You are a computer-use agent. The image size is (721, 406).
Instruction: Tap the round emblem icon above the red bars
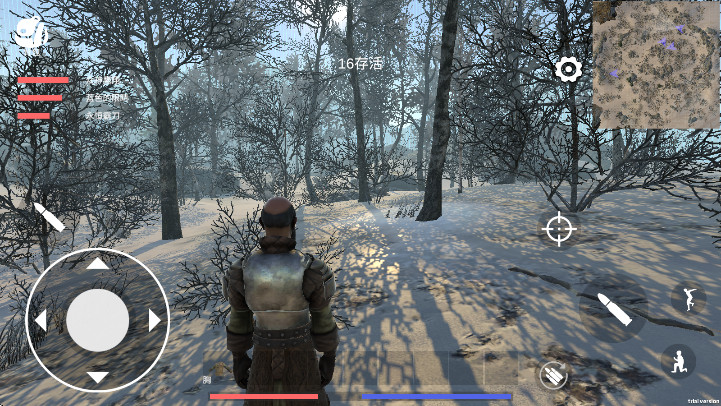pyautogui.click(x=31, y=35)
